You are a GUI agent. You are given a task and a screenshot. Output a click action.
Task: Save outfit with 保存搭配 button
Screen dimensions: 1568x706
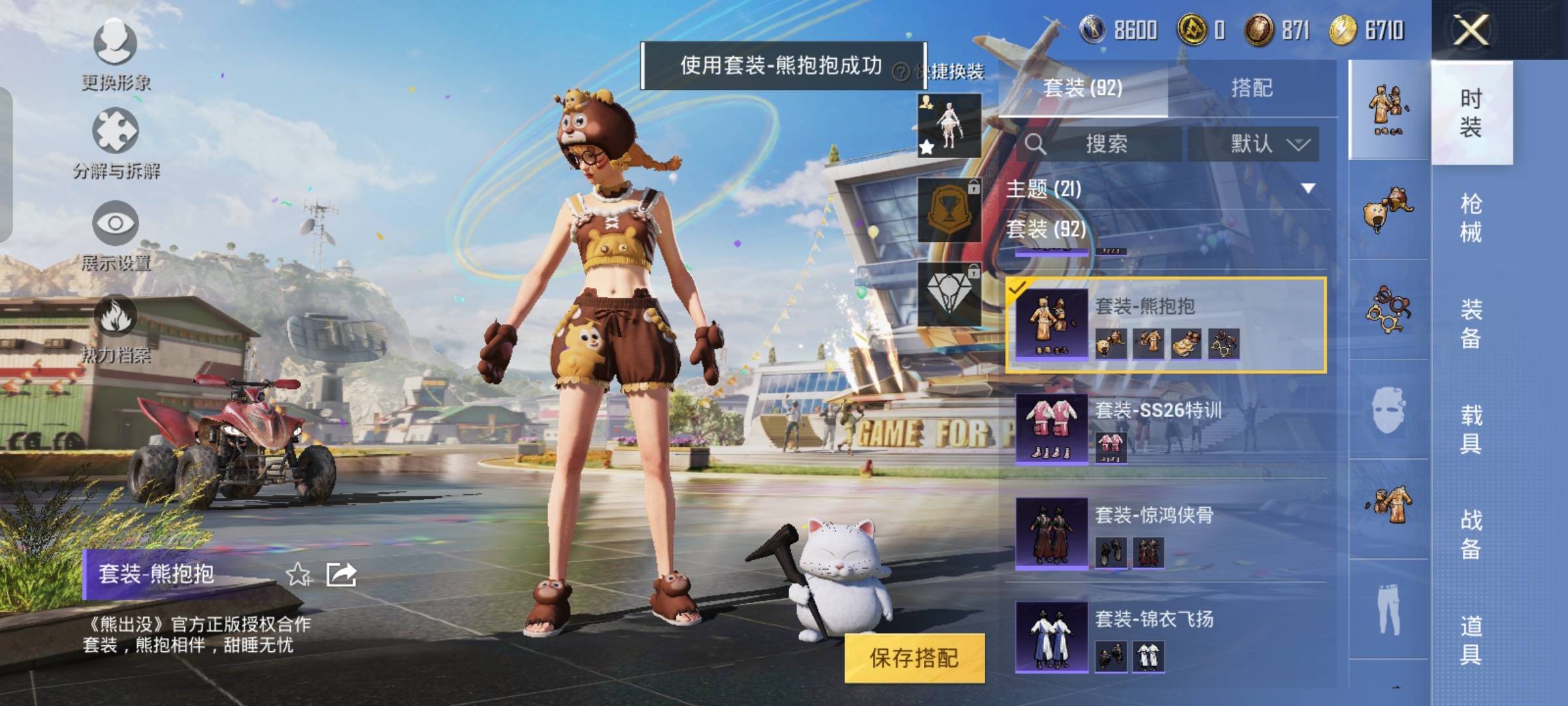tap(914, 658)
